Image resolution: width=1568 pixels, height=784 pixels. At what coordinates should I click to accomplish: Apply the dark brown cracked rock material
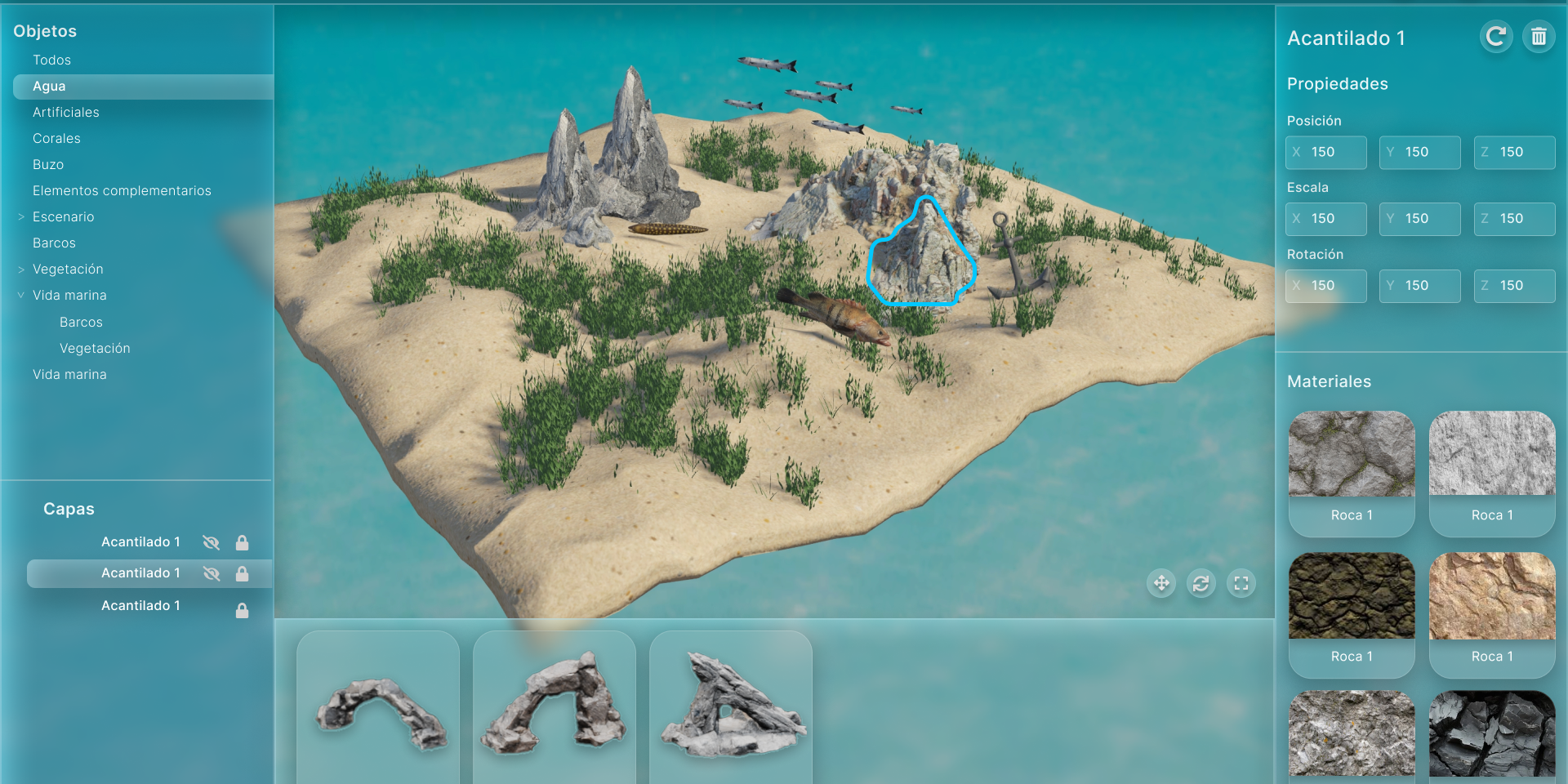tap(1352, 596)
